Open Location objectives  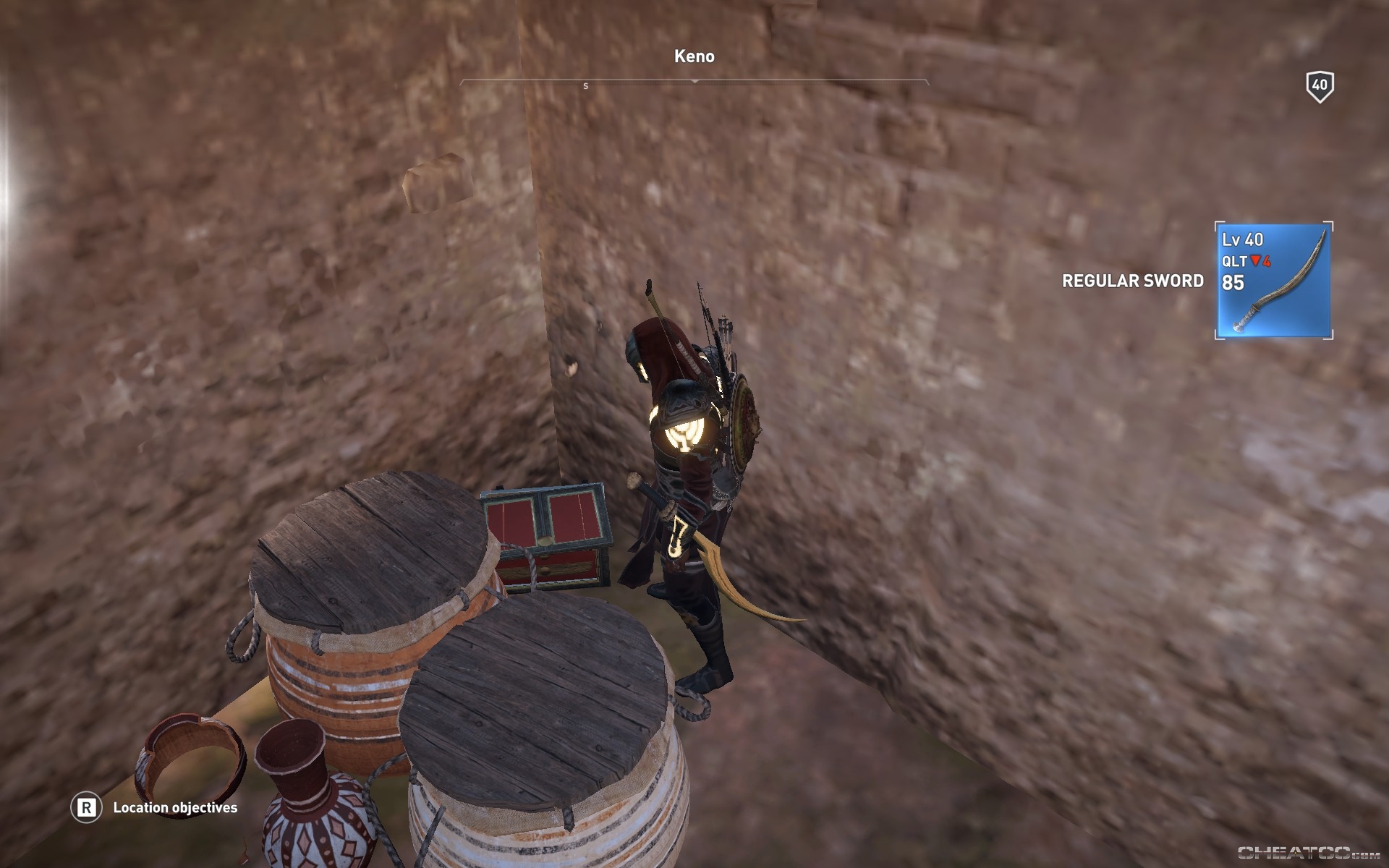click(175, 808)
